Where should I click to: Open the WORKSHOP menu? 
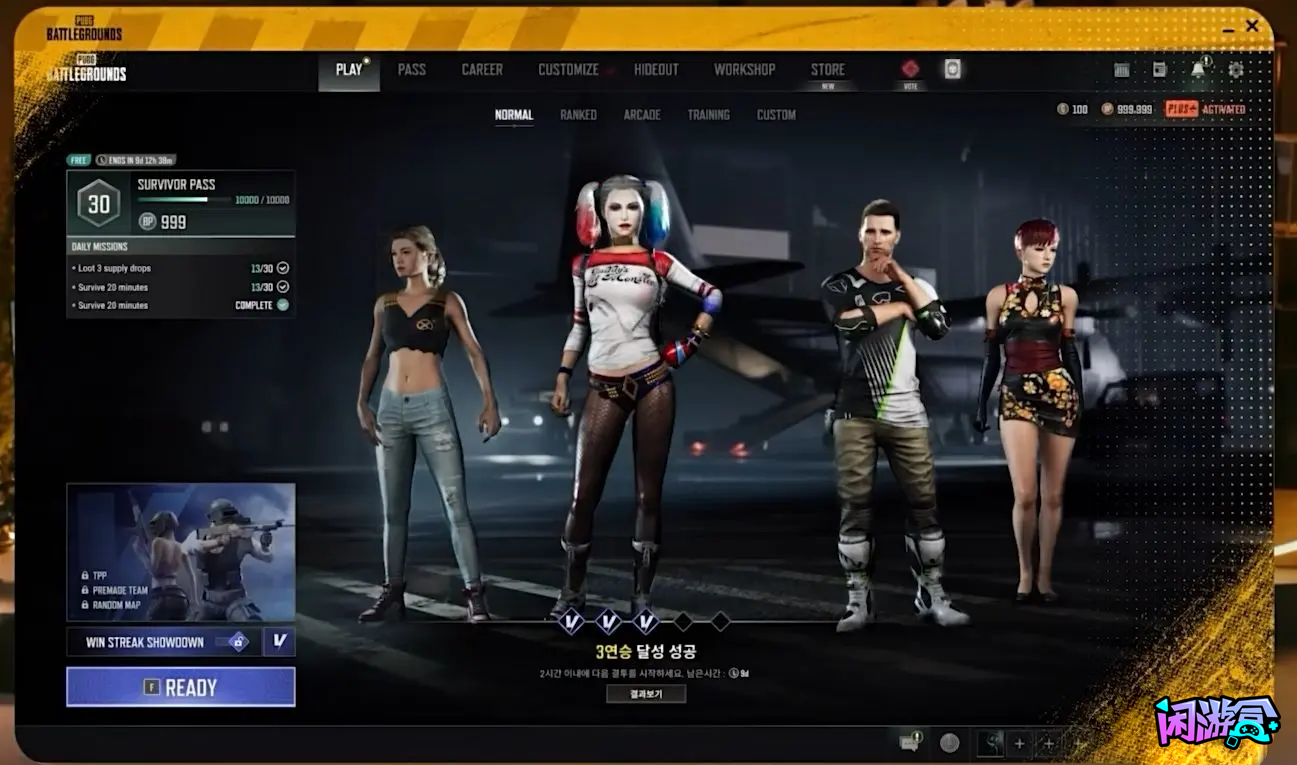pos(744,70)
